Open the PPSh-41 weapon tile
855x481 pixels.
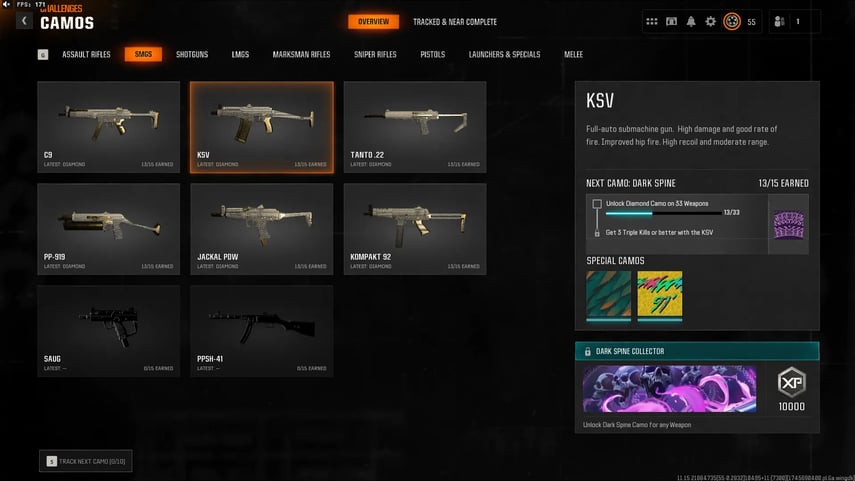pyautogui.click(x=262, y=331)
